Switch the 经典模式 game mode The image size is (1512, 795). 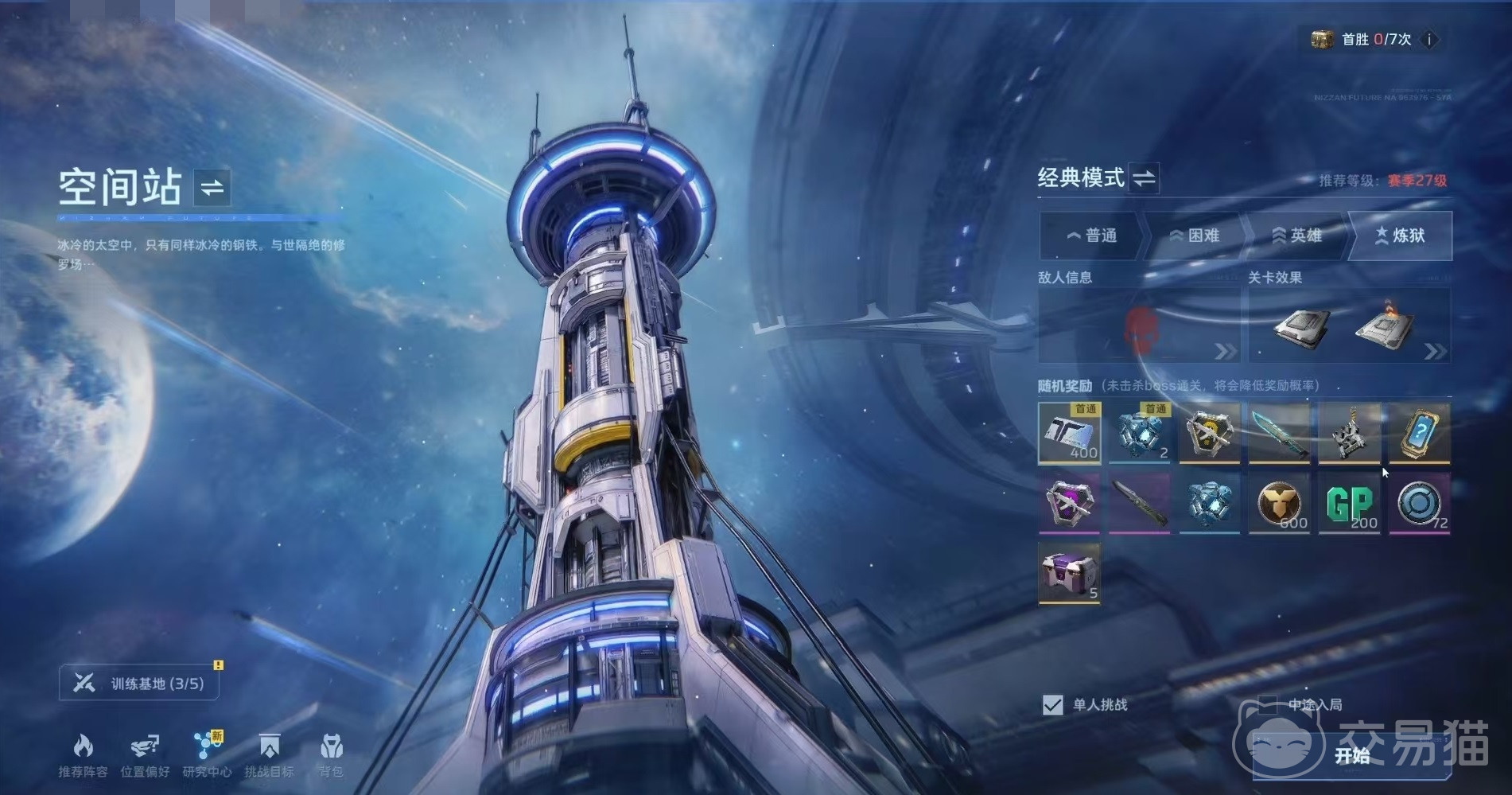pos(1144,178)
